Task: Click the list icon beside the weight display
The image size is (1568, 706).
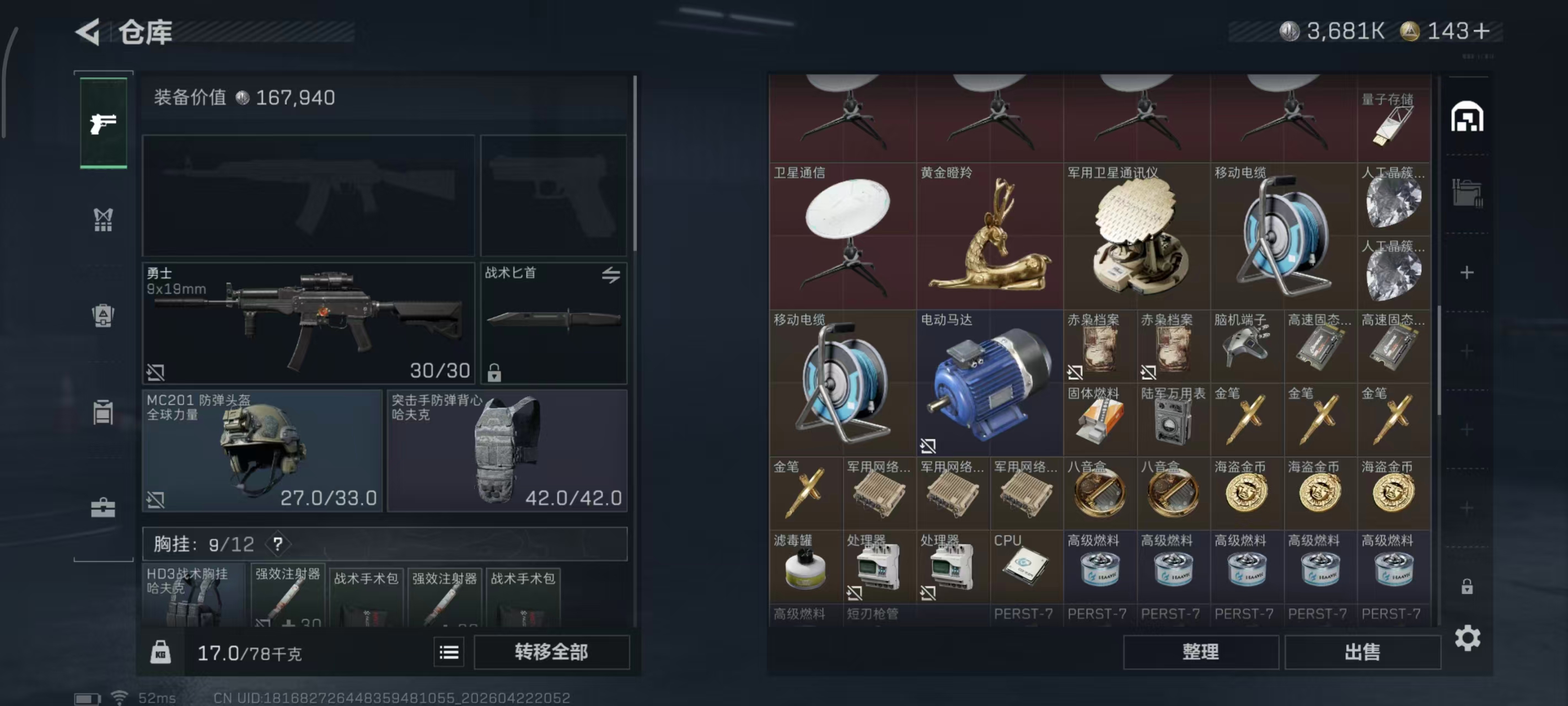Action: pyautogui.click(x=449, y=652)
